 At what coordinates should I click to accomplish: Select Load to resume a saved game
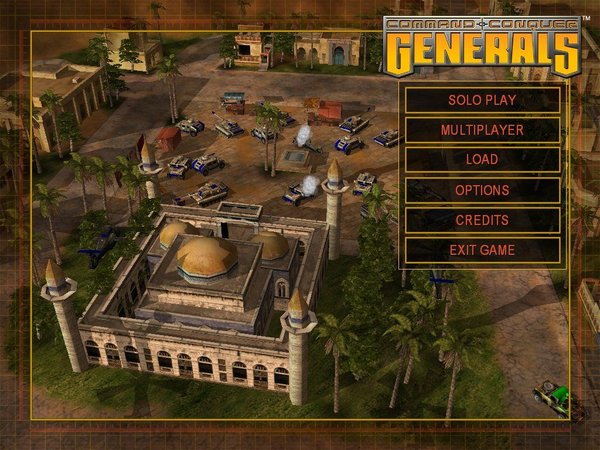(482, 160)
